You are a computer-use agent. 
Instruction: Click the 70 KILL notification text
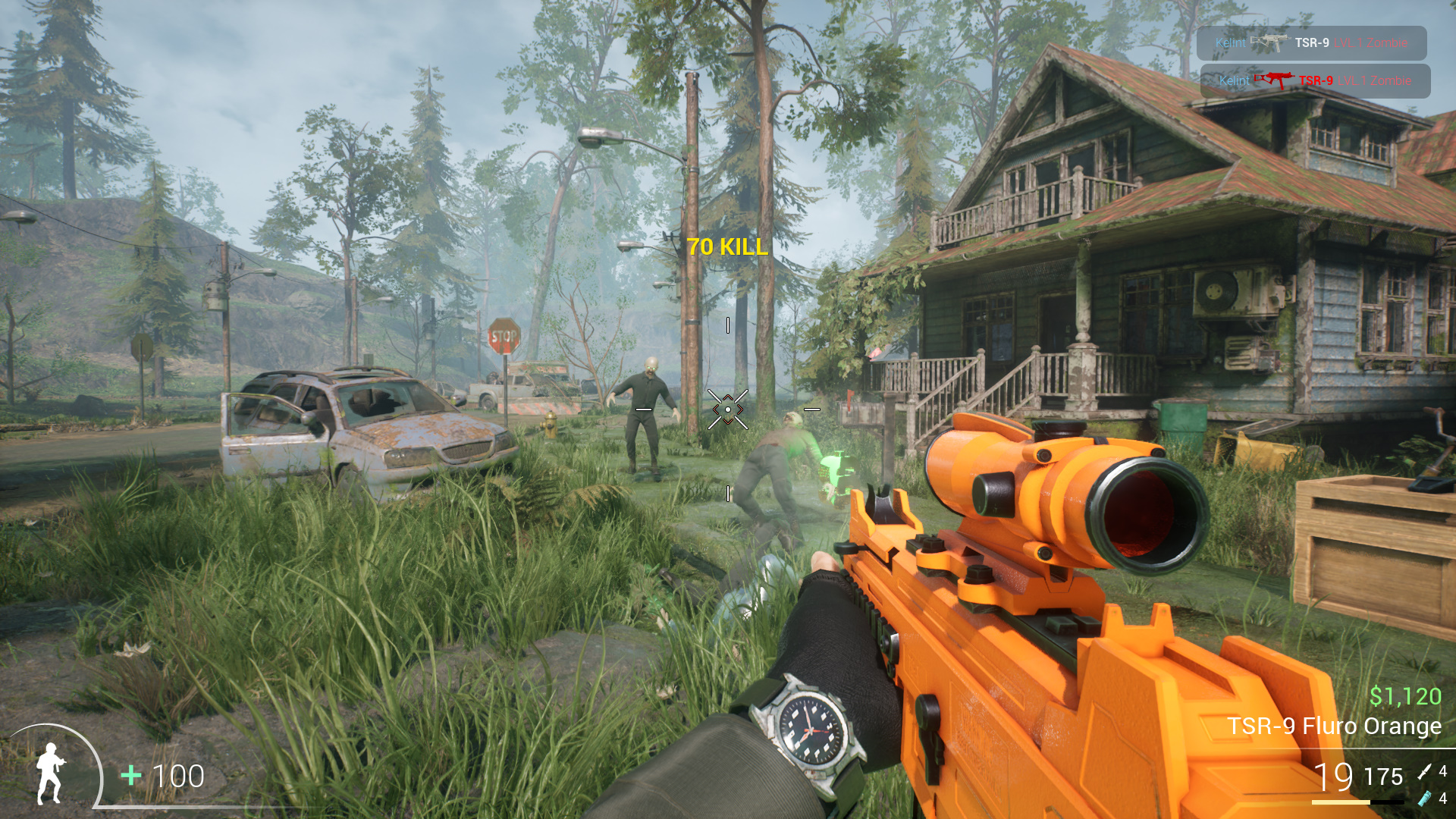[x=726, y=245]
